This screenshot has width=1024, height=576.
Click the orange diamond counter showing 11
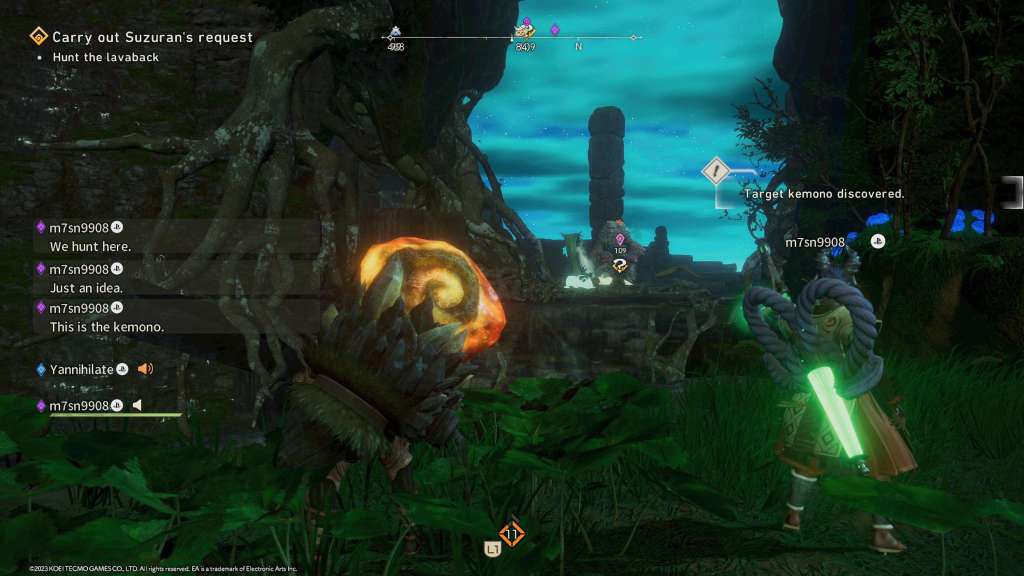(x=512, y=535)
